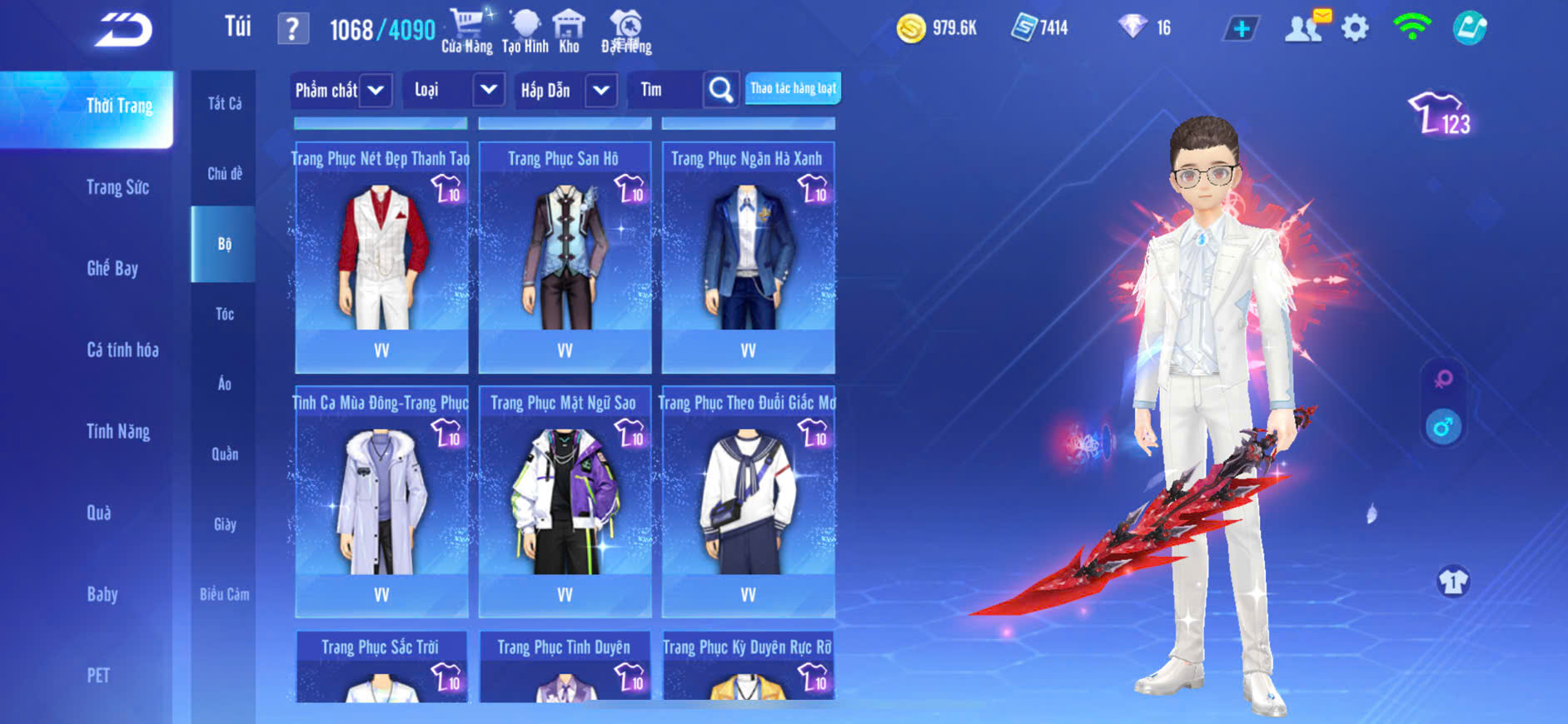Open the Kho storage
Screen dimensions: 1568x724
[x=569, y=31]
